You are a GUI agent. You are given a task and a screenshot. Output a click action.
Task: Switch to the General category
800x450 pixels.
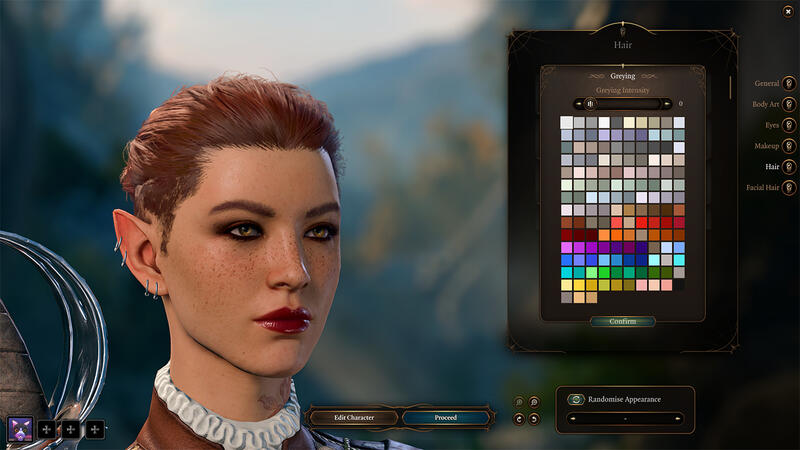789,83
